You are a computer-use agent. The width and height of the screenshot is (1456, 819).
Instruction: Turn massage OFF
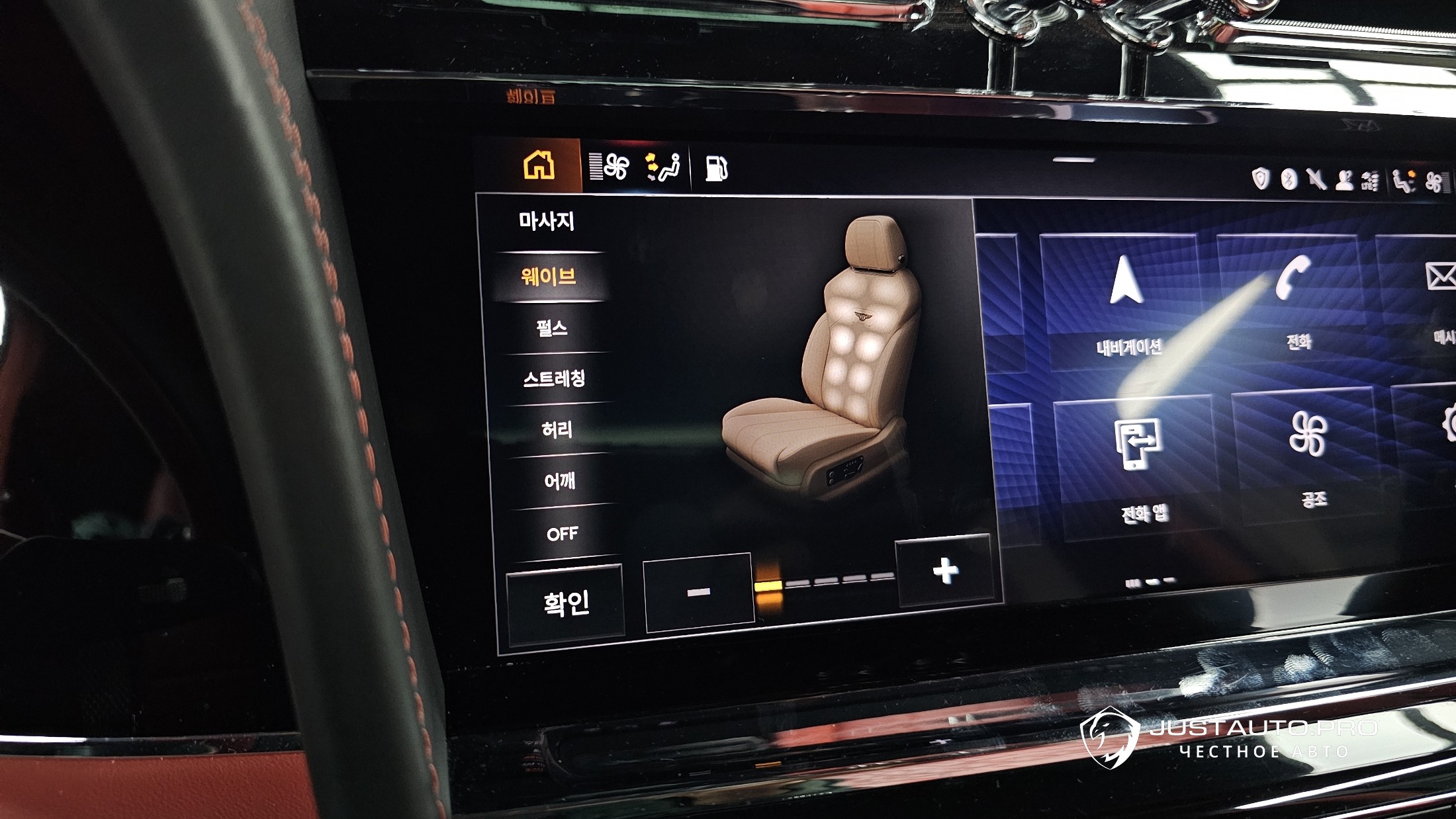(563, 533)
